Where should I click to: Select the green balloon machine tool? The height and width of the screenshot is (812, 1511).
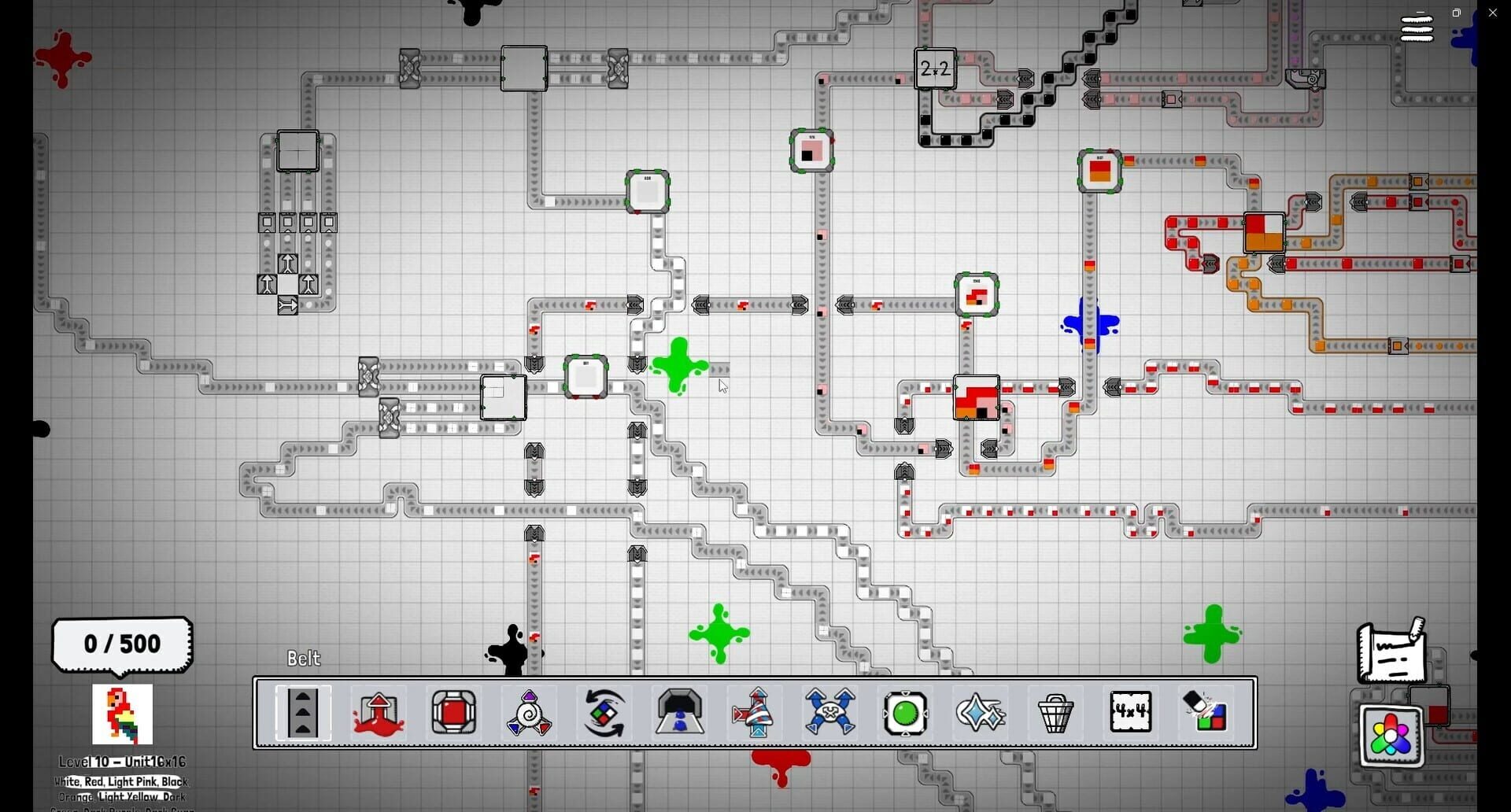tap(906, 712)
